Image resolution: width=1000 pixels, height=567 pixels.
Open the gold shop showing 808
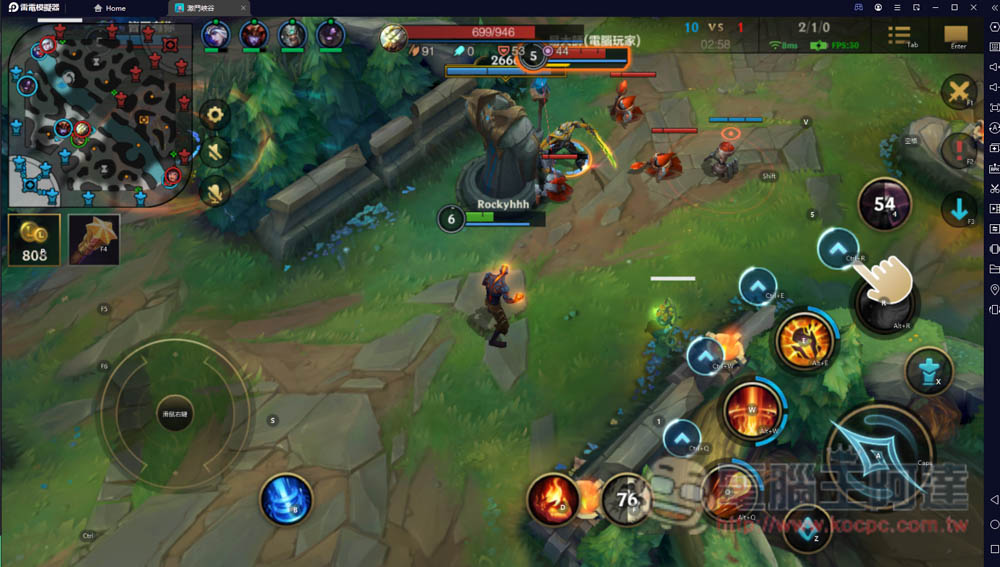coord(33,240)
